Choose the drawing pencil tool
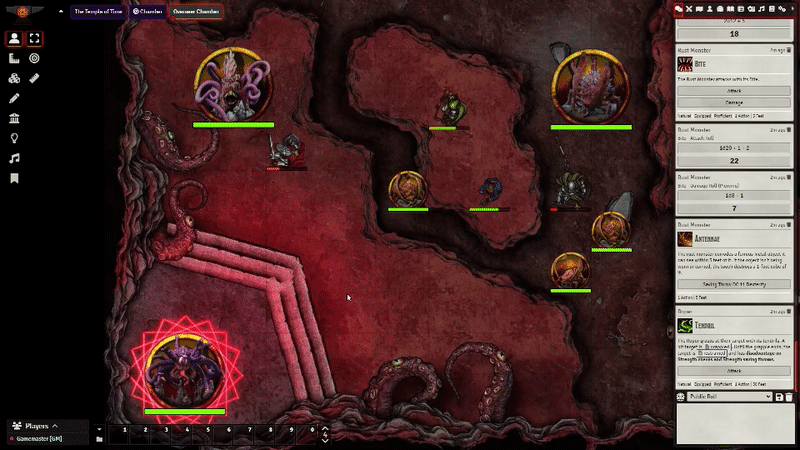 [x=14, y=99]
